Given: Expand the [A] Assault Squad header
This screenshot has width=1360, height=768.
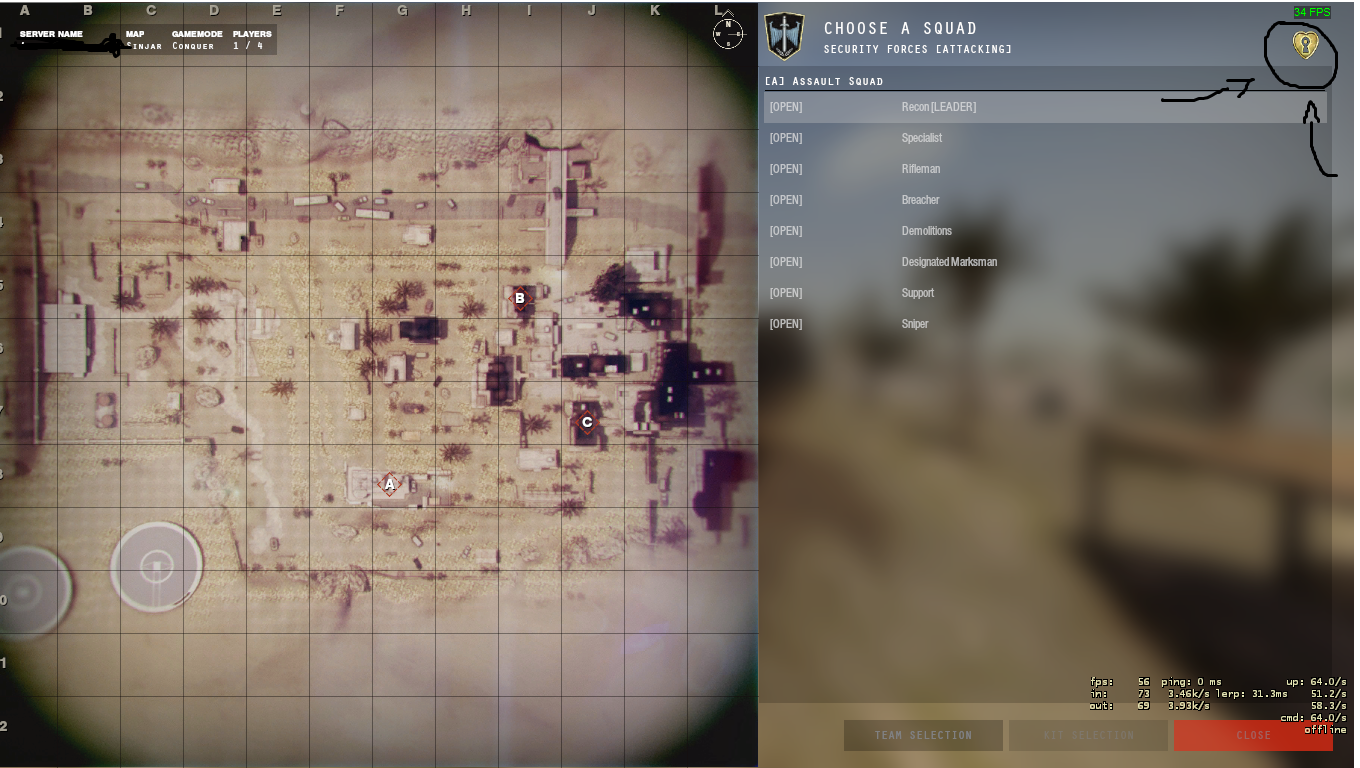Looking at the screenshot, I should coord(830,81).
